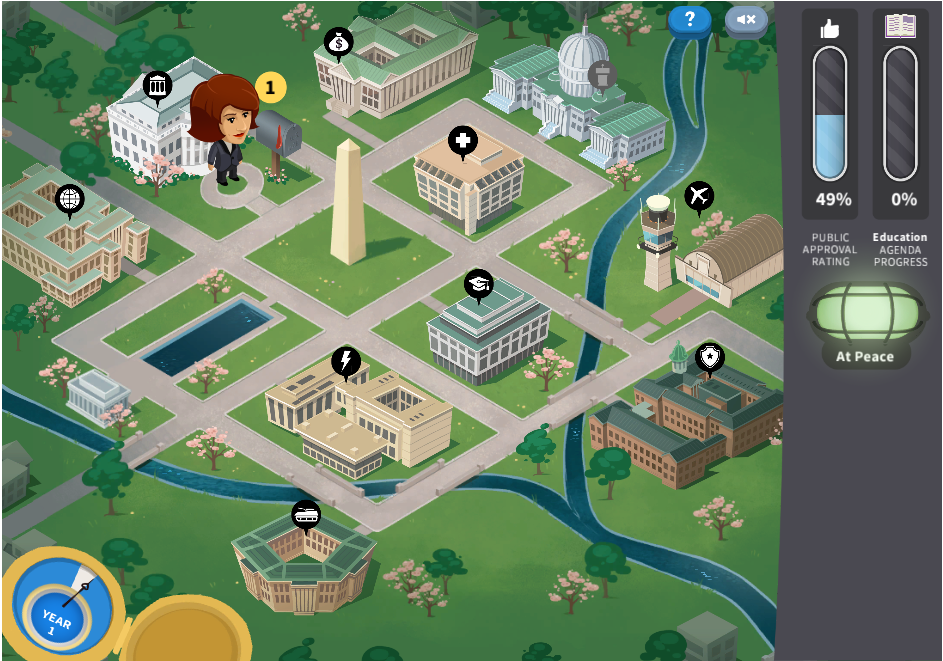
Task: Open the question mark help button
Action: tap(689, 19)
